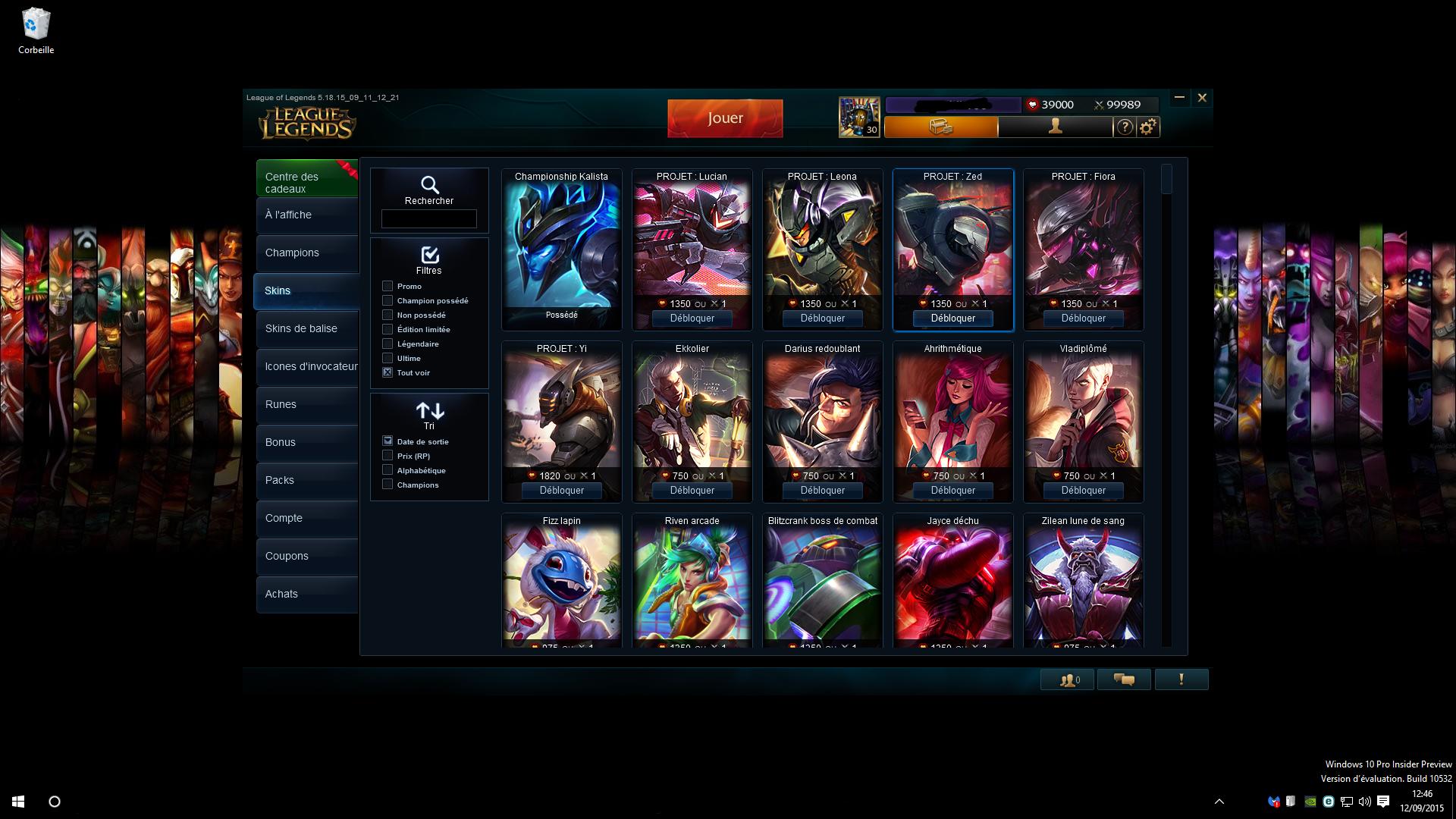Viewport: 1456px width, 819px height.
Task: Open the gear settings icon
Action: point(1148,127)
